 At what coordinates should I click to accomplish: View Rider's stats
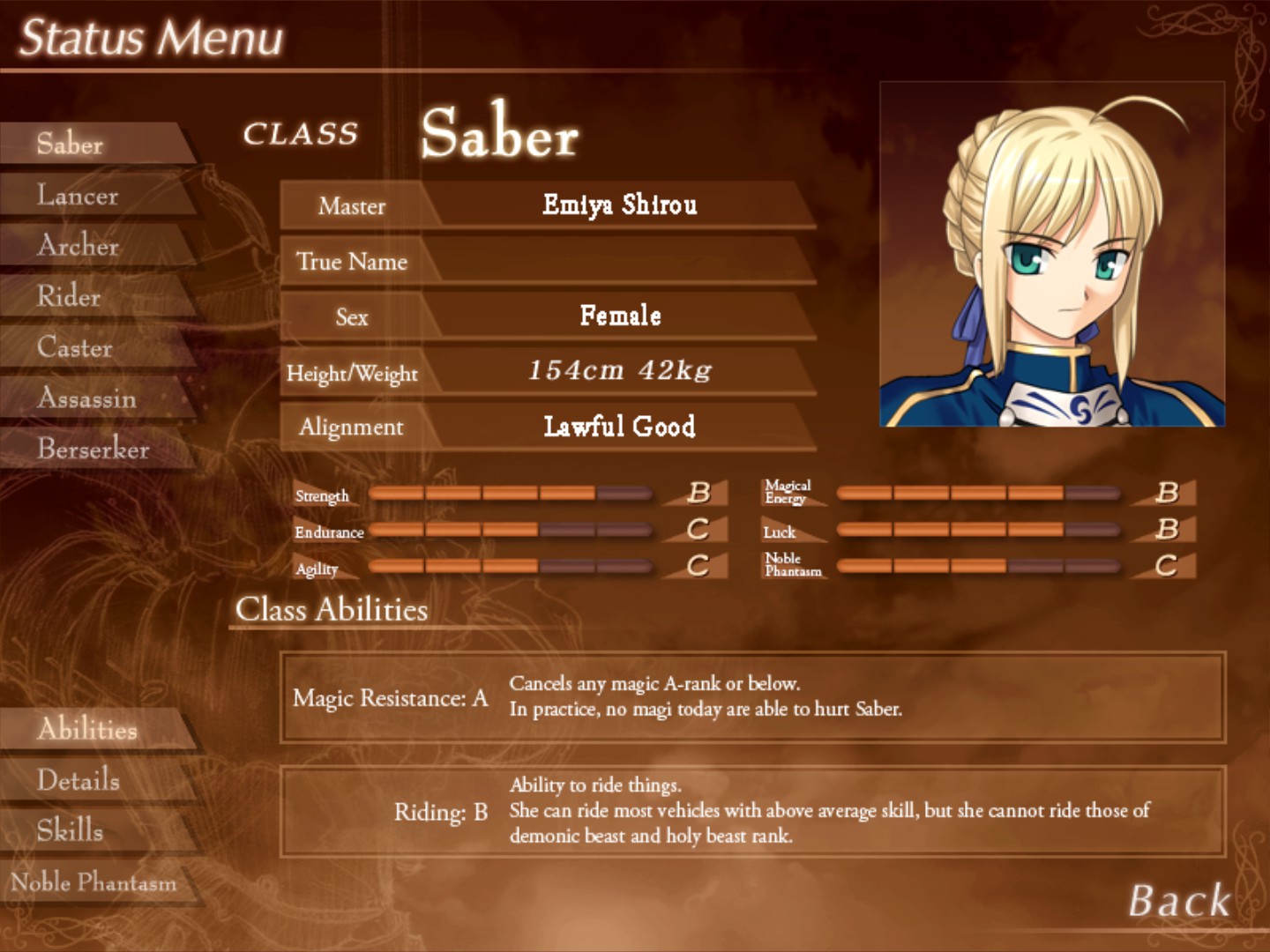click(68, 298)
